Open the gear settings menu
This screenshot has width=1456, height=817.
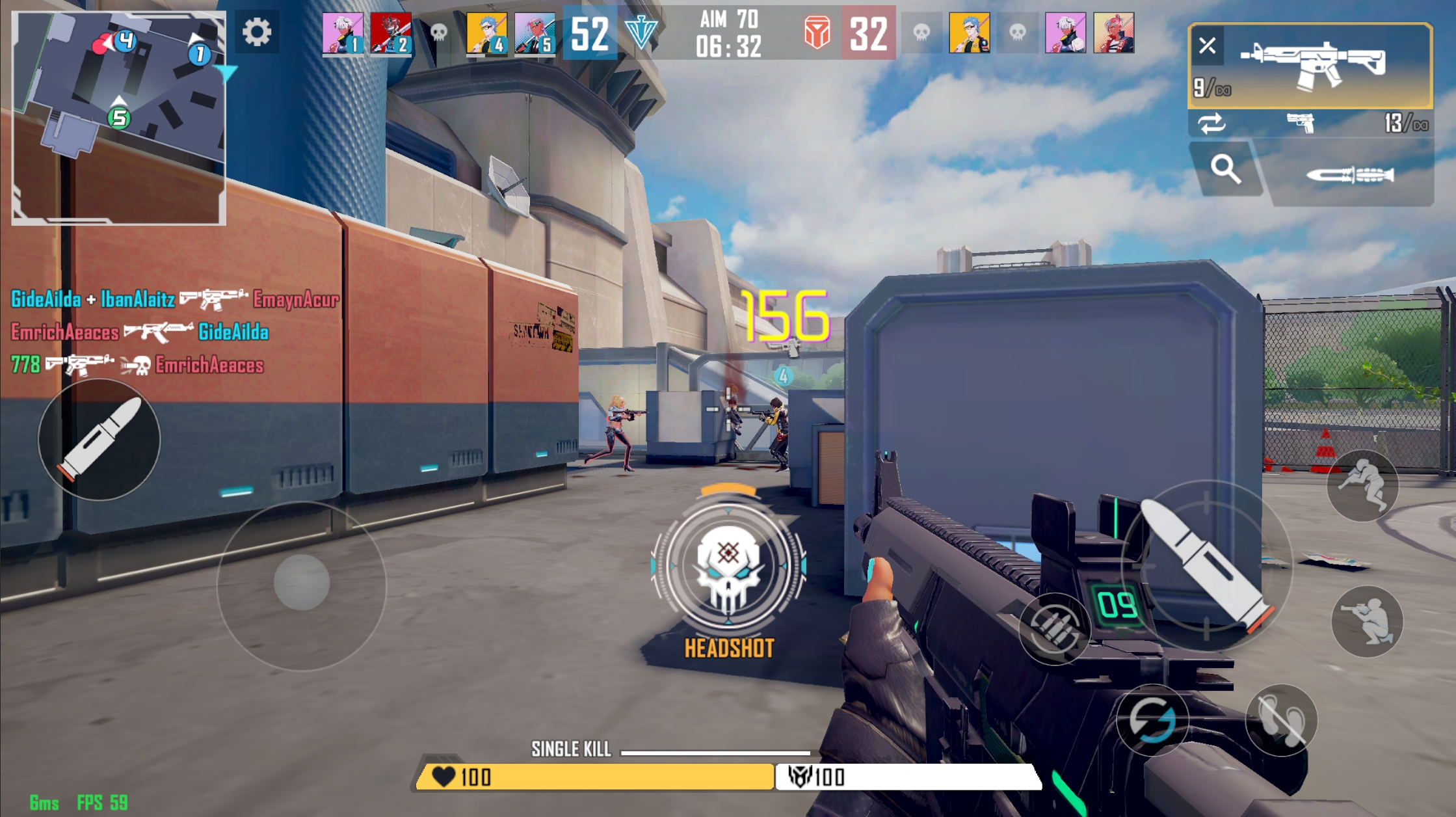point(257,32)
